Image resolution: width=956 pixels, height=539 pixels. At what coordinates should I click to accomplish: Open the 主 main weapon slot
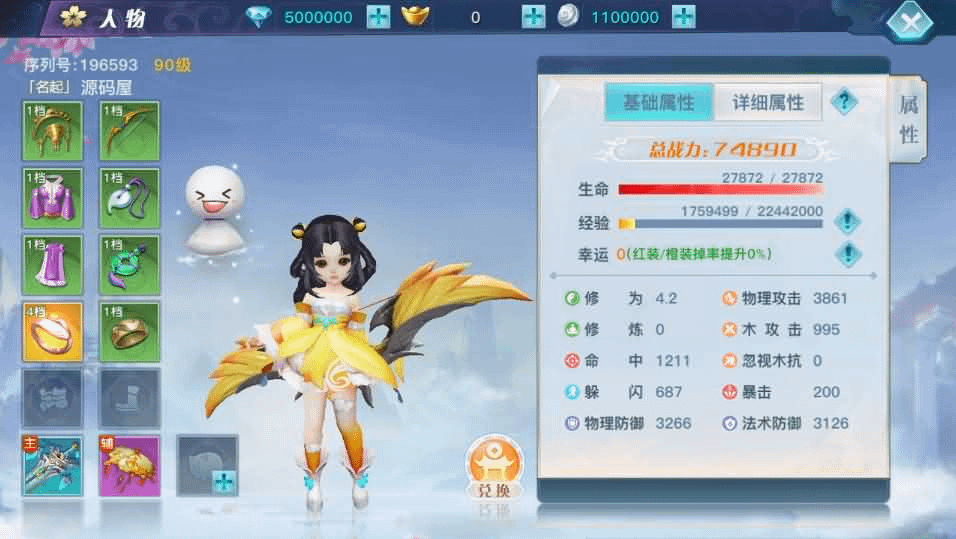[52, 465]
